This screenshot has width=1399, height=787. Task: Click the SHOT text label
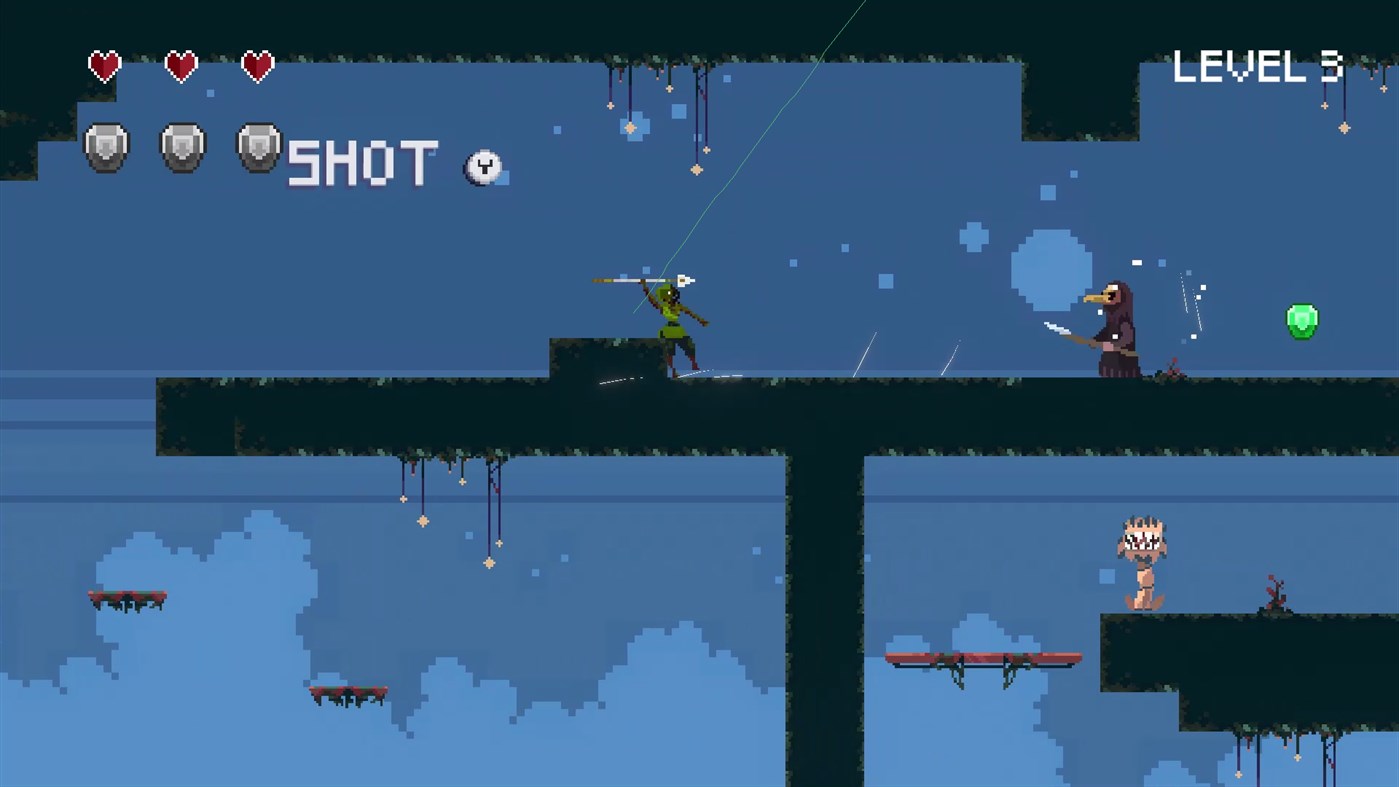362,165
